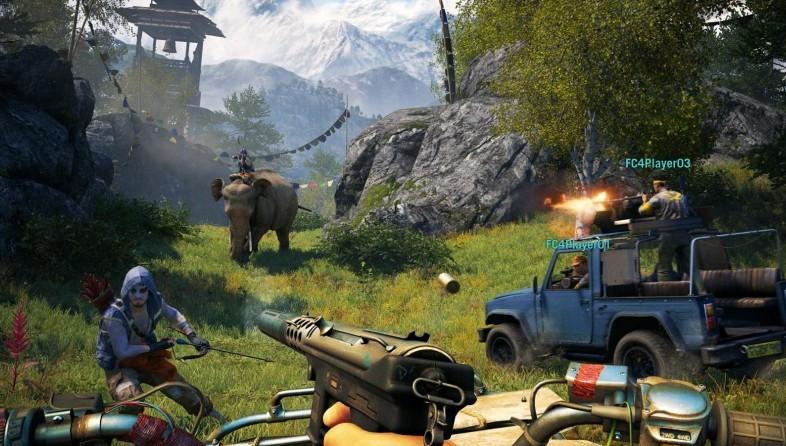Select the FC4Player03 name tag

click(x=657, y=163)
